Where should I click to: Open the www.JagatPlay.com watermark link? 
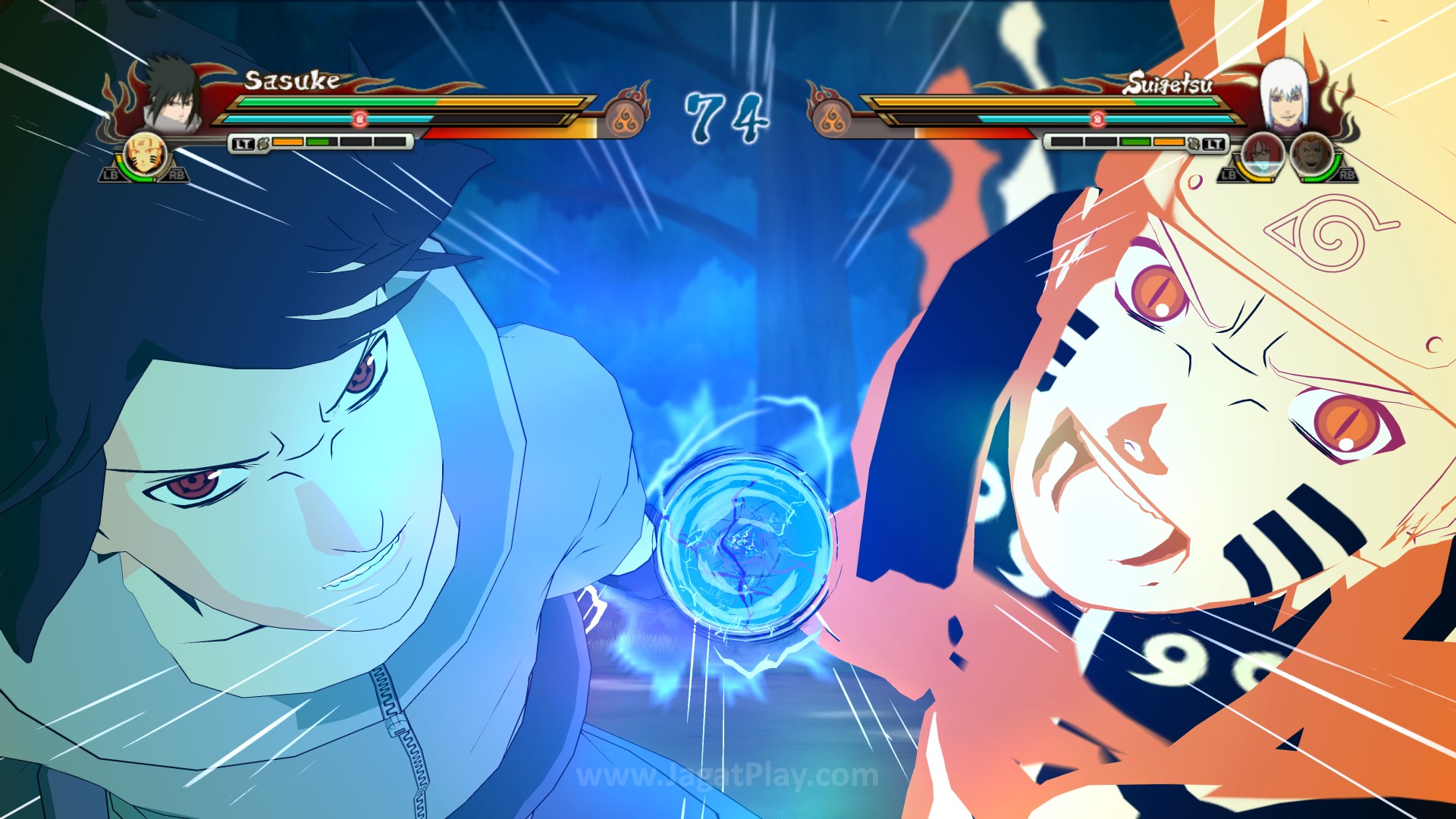[x=728, y=776]
